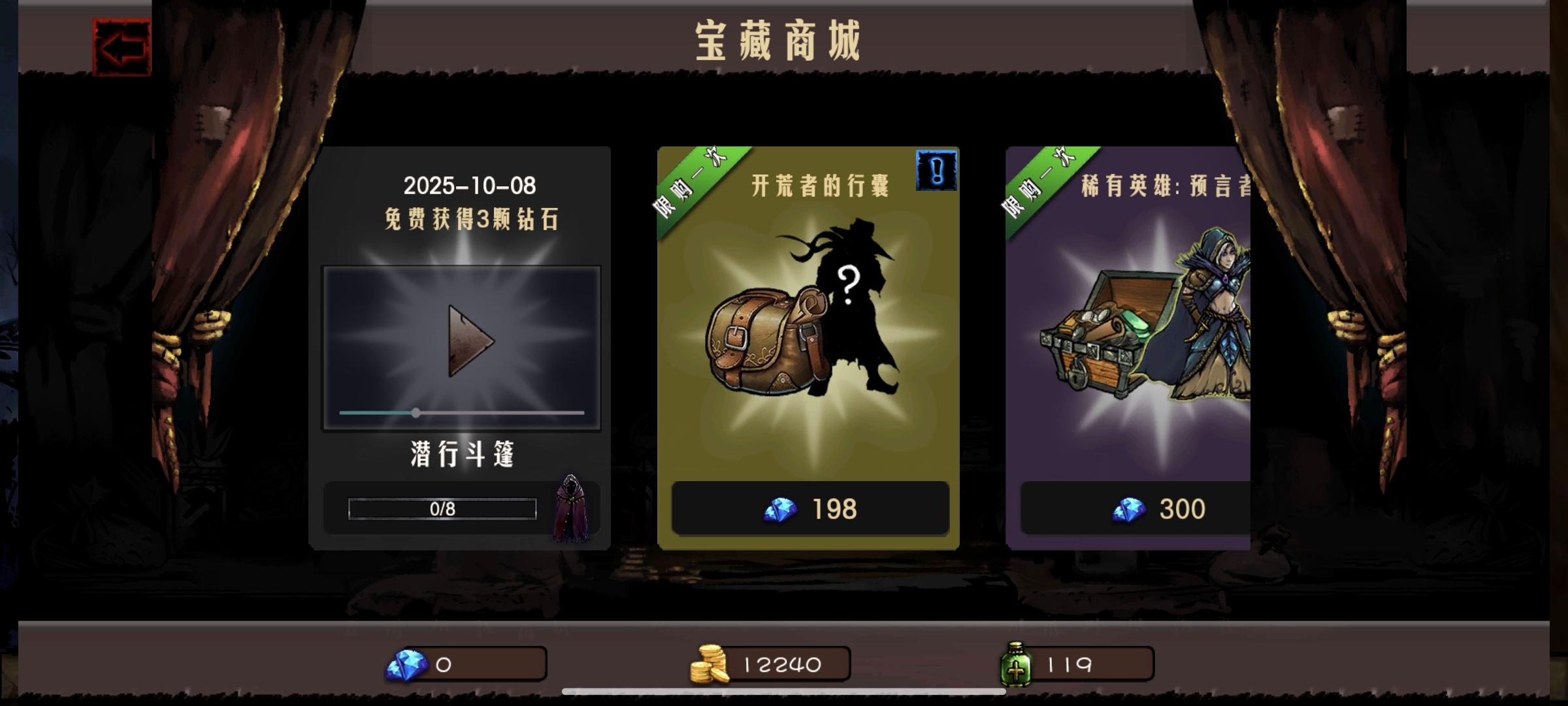Click the gold coins icon in bottom bar

[x=710, y=664]
